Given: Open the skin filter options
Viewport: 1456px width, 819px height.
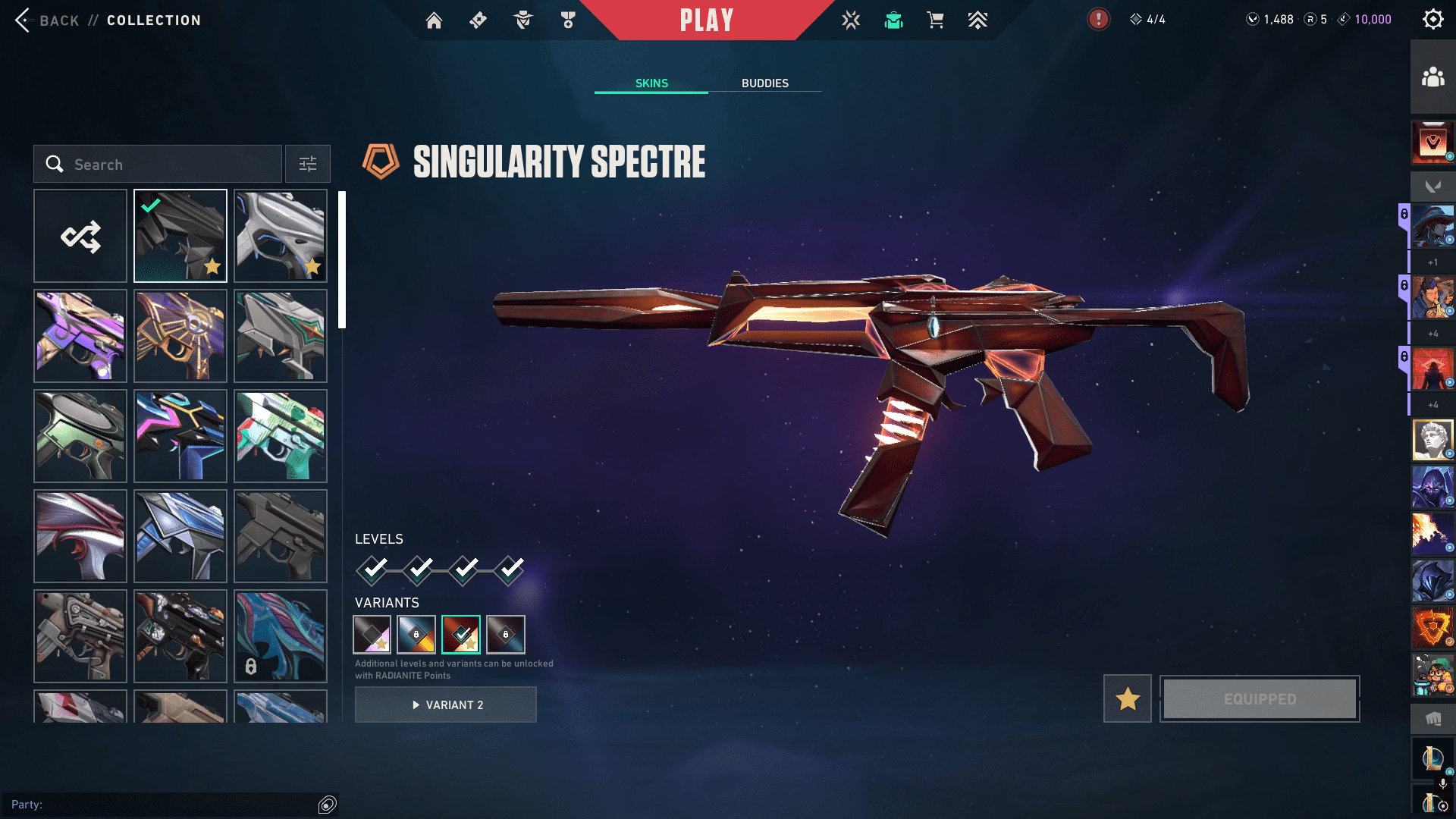Looking at the screenshot, I should pos(308,165).
